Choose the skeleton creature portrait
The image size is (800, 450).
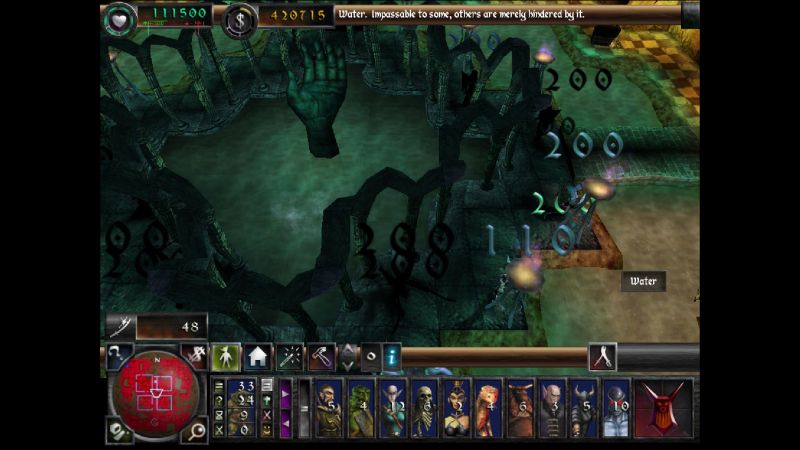coord(423,408)
